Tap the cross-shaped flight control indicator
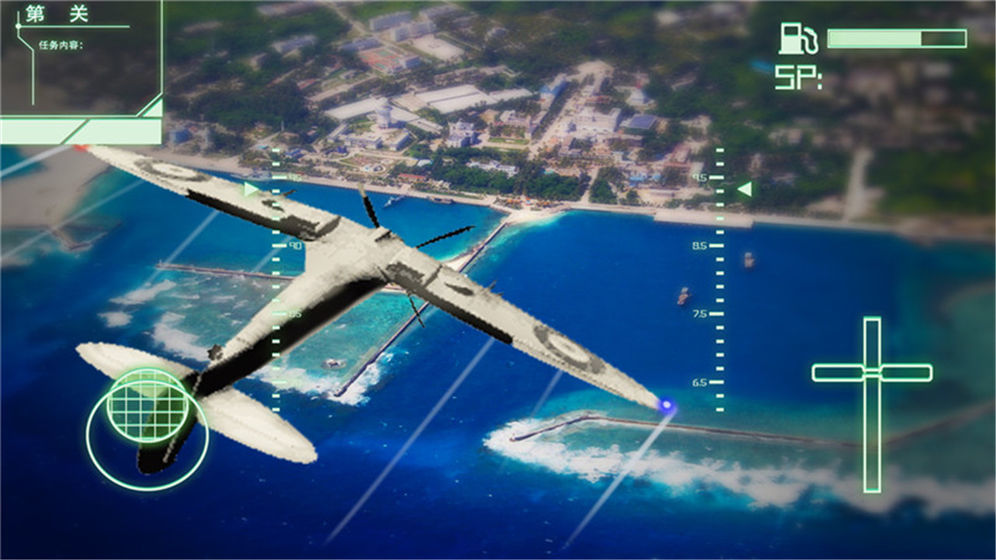Image resolution: width=996 pixels, height=560 pixels. (x=872, y=374)
